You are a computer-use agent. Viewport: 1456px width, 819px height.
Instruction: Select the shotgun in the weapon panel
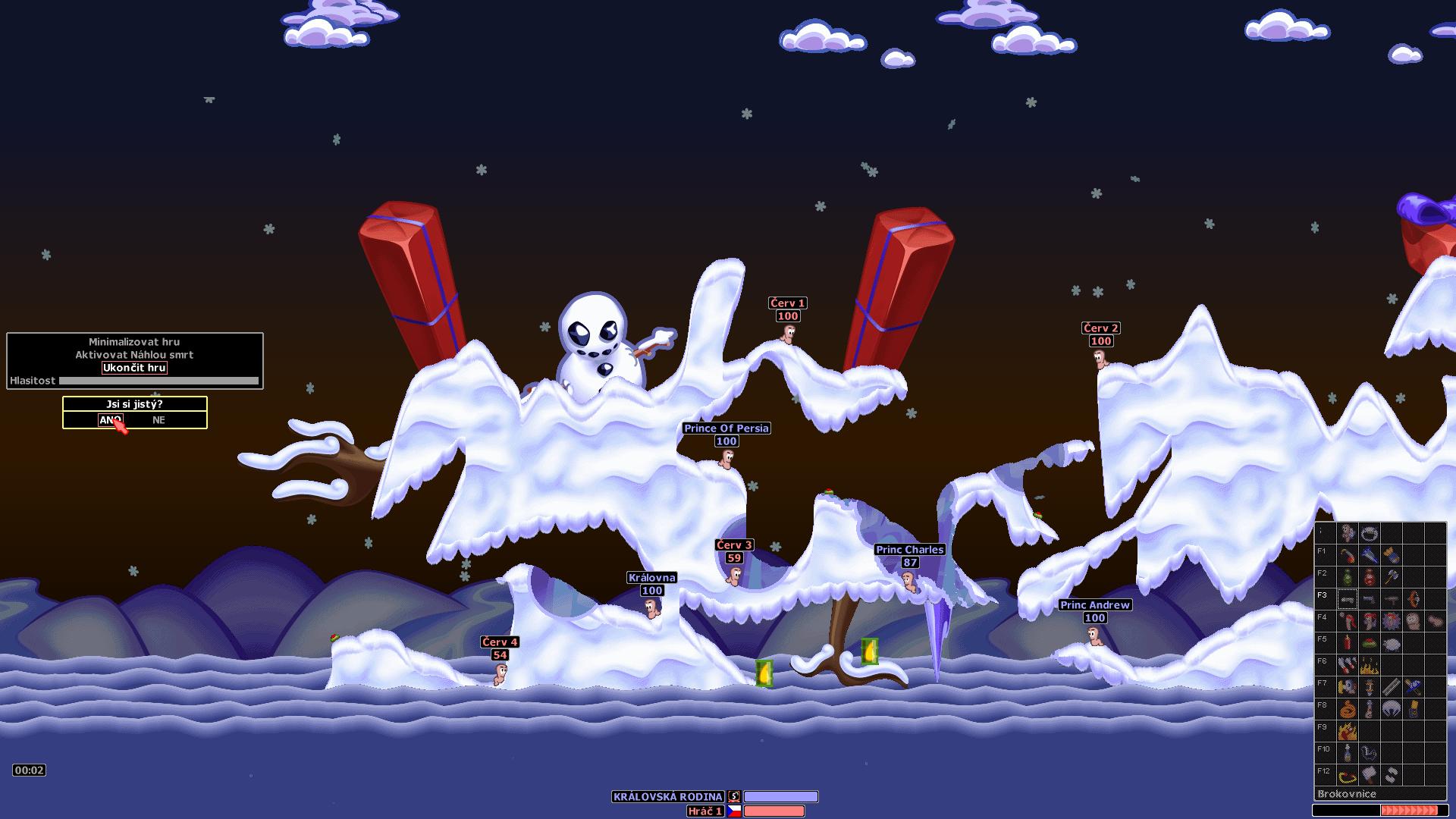[1348, 599]
